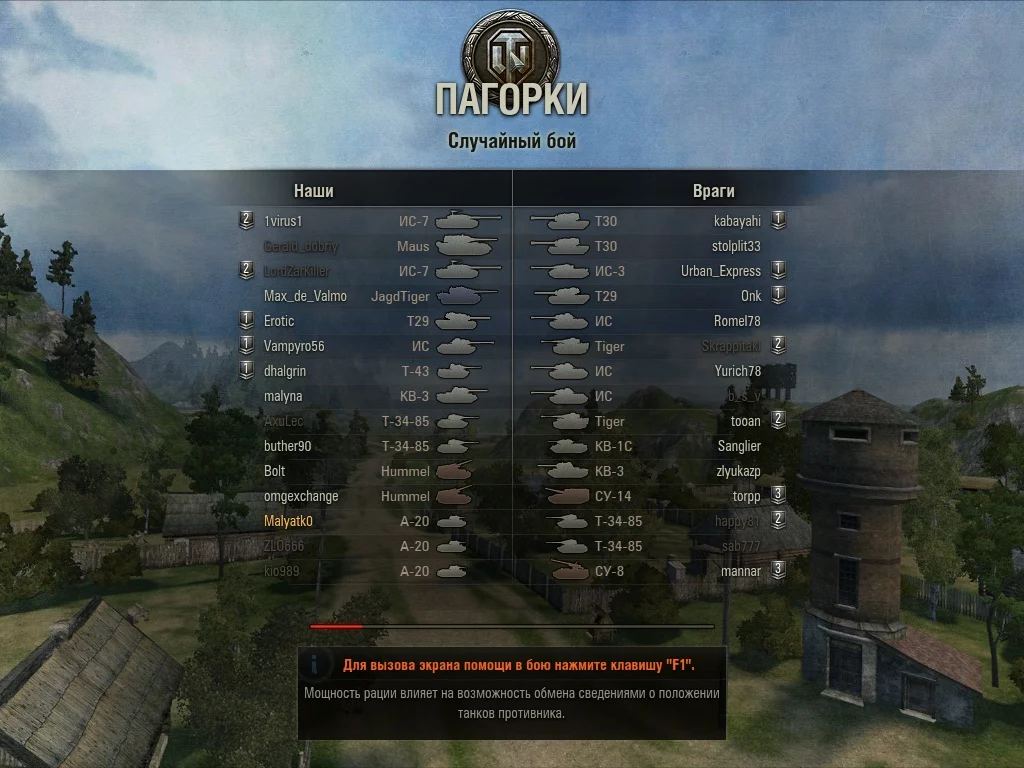Select mannar's СУ-8 entry
This screenshot has height=768, width=1024.
pyautogui.click(x=741, y=571)
